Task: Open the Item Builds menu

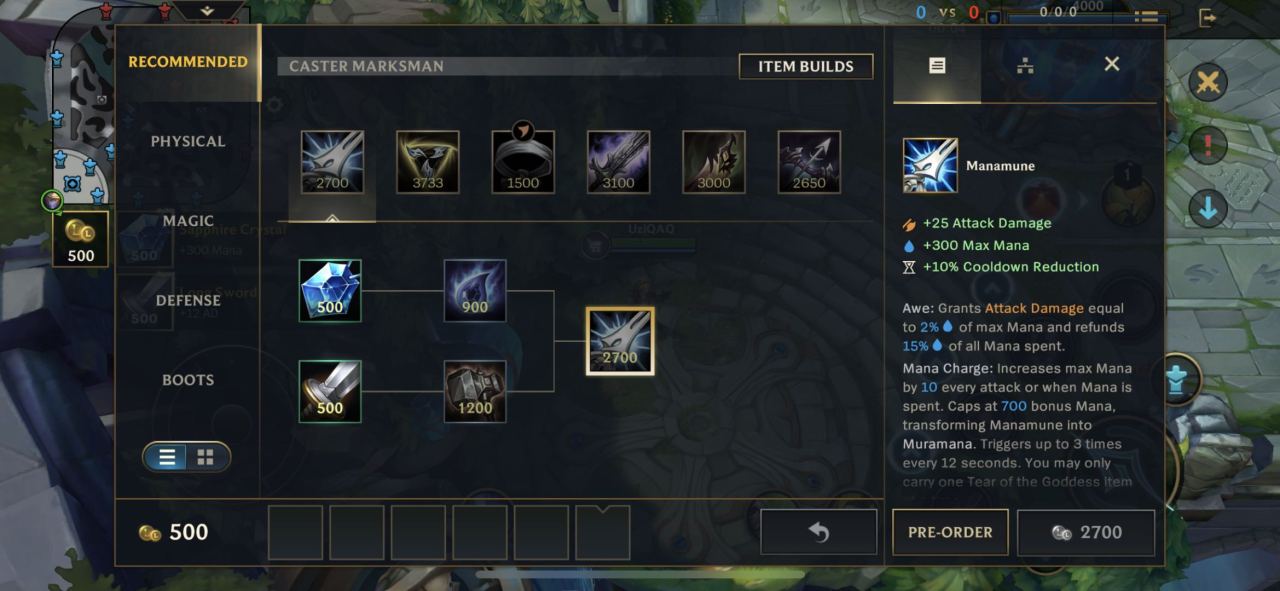Action: tap(805, 67)
